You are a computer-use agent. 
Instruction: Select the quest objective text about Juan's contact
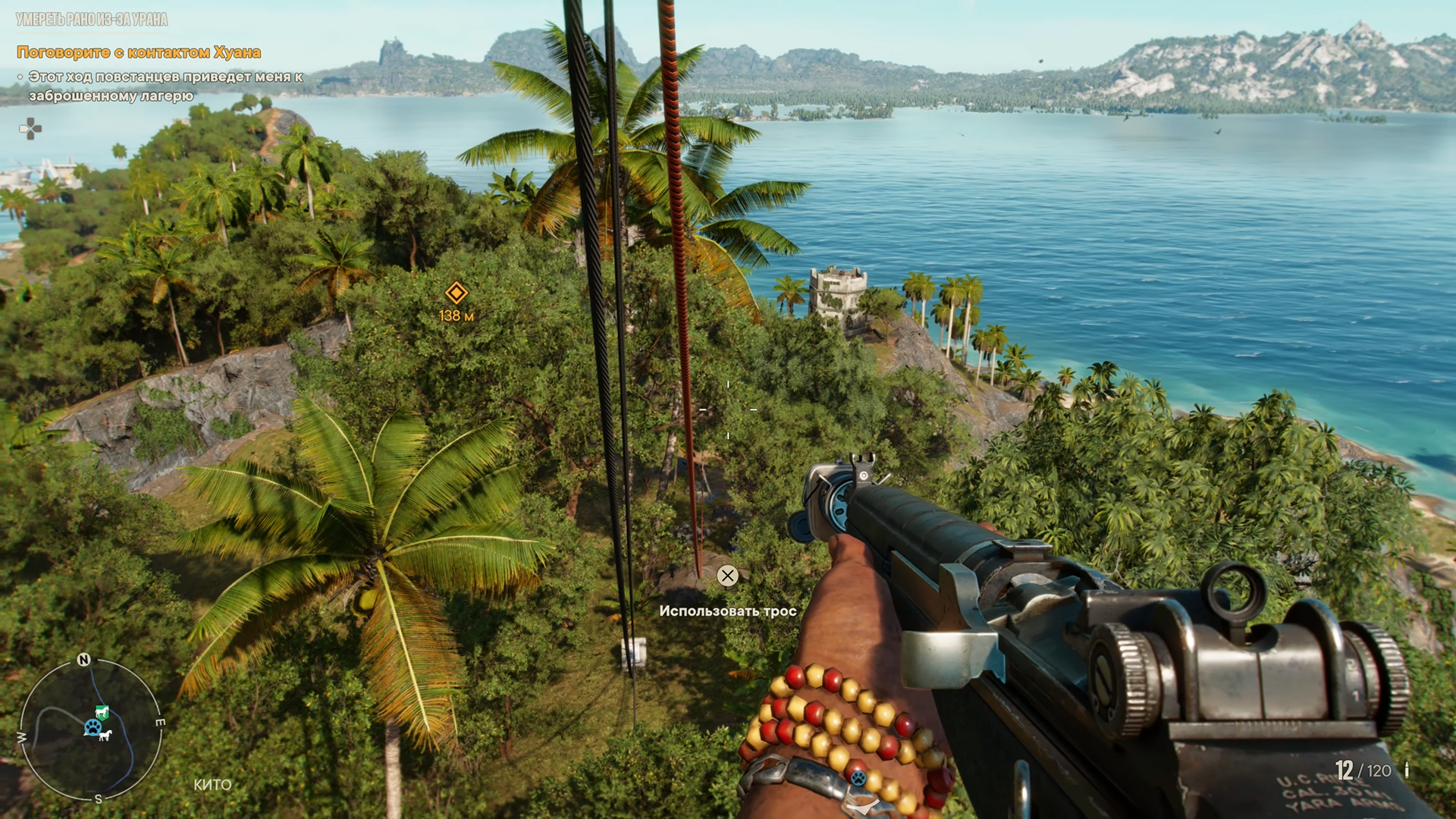coord(139,52)
